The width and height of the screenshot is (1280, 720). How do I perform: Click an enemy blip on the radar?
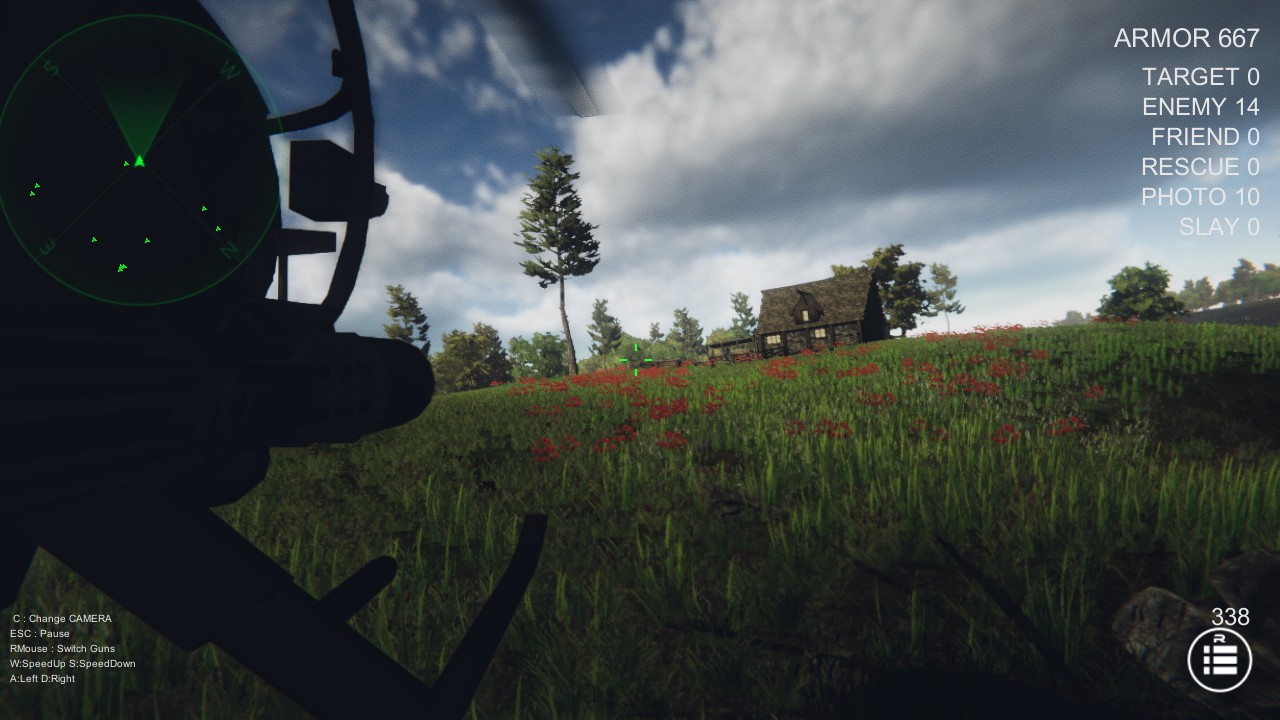point(94,240)
